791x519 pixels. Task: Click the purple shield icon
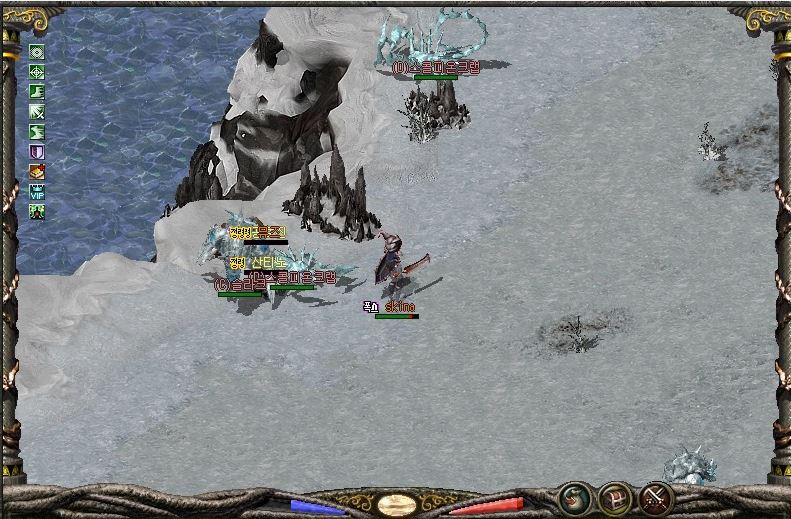pyautogui.click(x=37, y=152)
